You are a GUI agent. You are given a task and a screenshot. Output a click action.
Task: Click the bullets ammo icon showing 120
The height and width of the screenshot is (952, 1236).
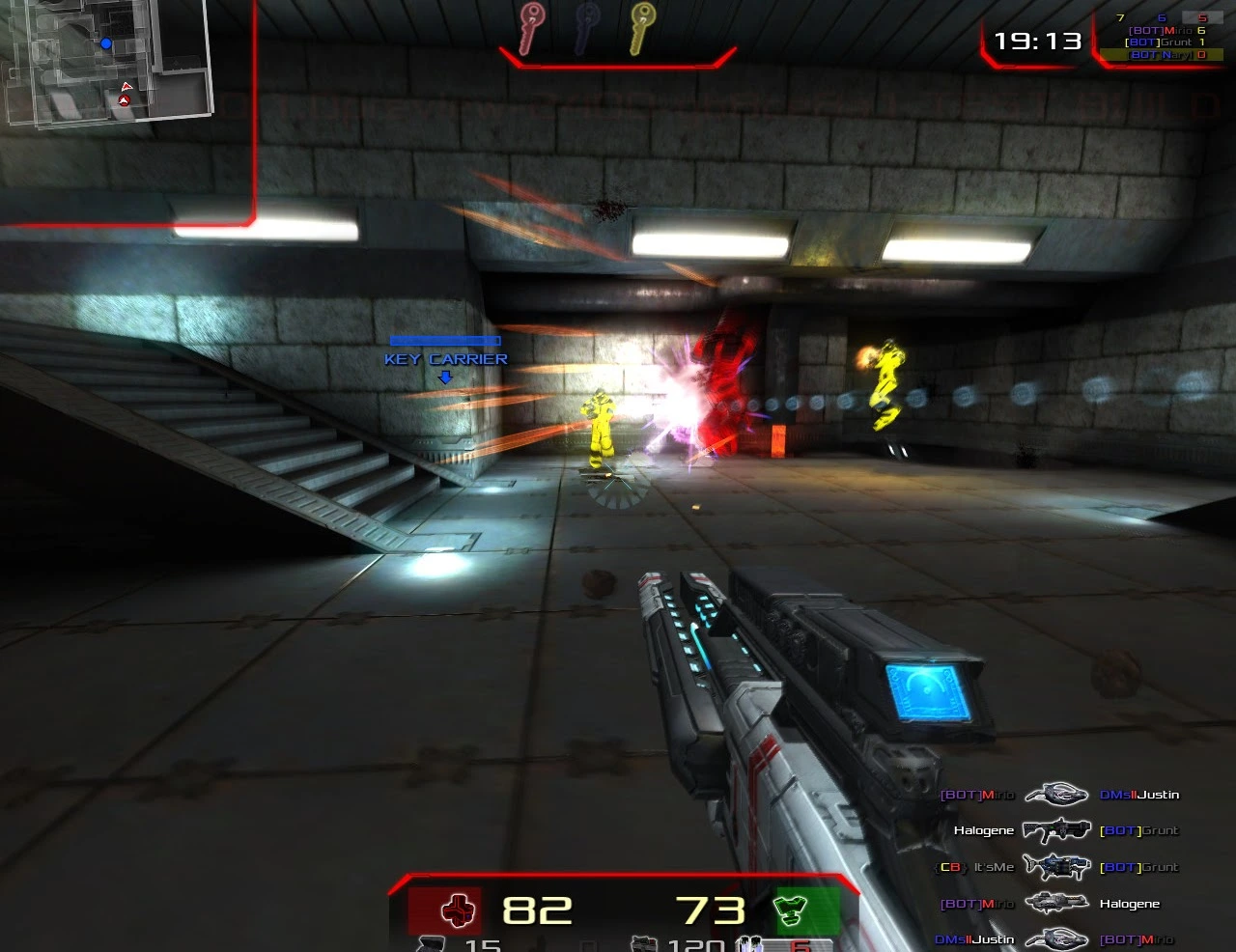tap(642, 945)
